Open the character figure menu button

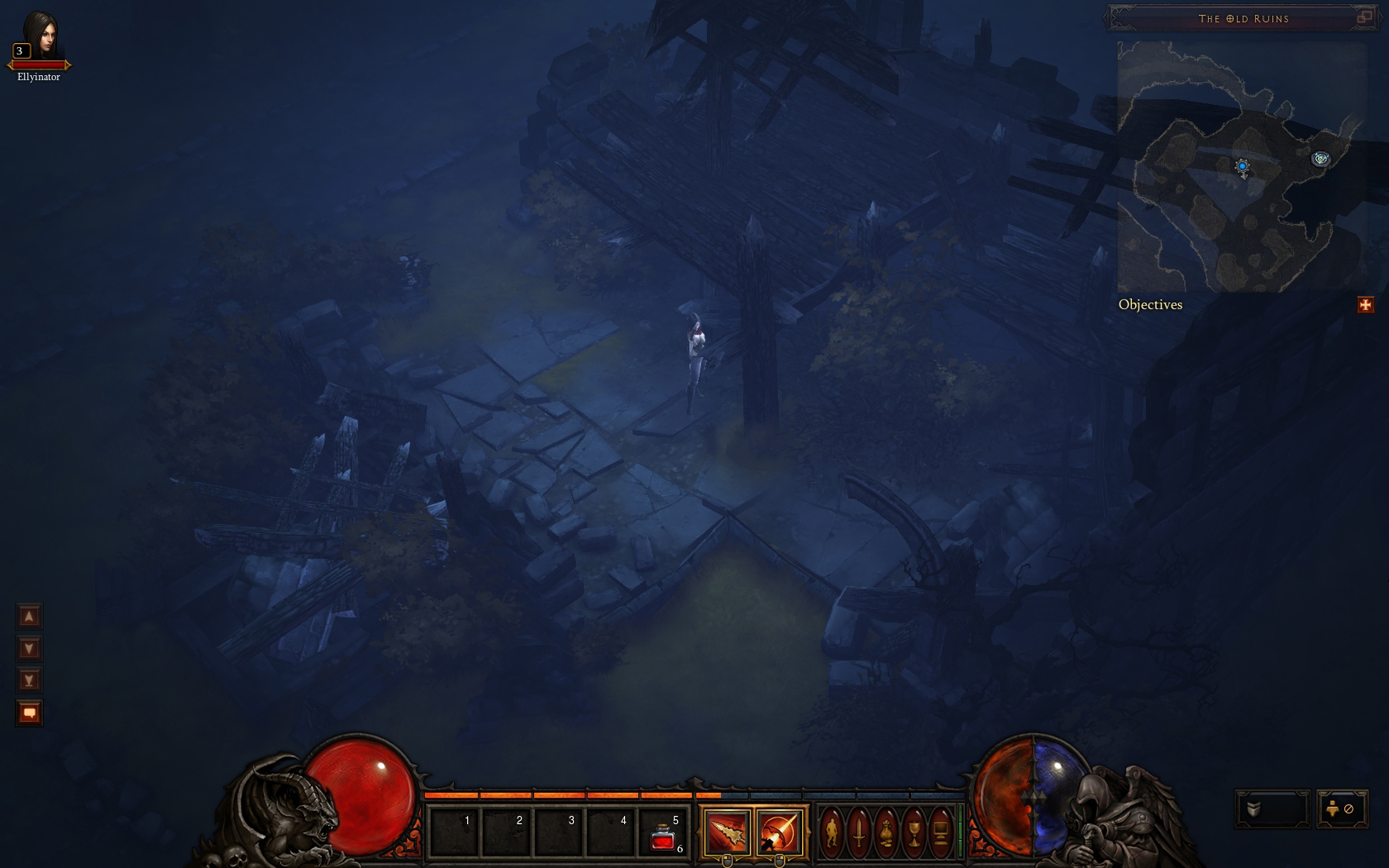pyautogui.click(x=832, y=832)
